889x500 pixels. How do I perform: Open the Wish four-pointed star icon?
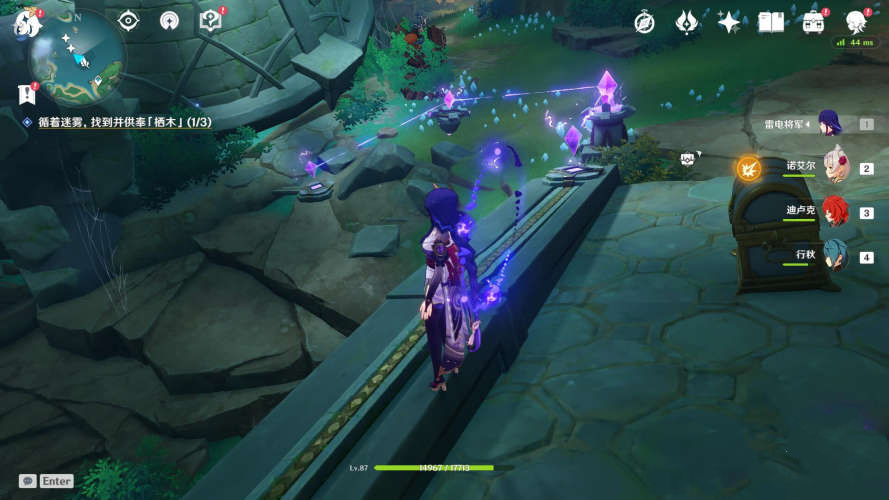click(729, 22)
